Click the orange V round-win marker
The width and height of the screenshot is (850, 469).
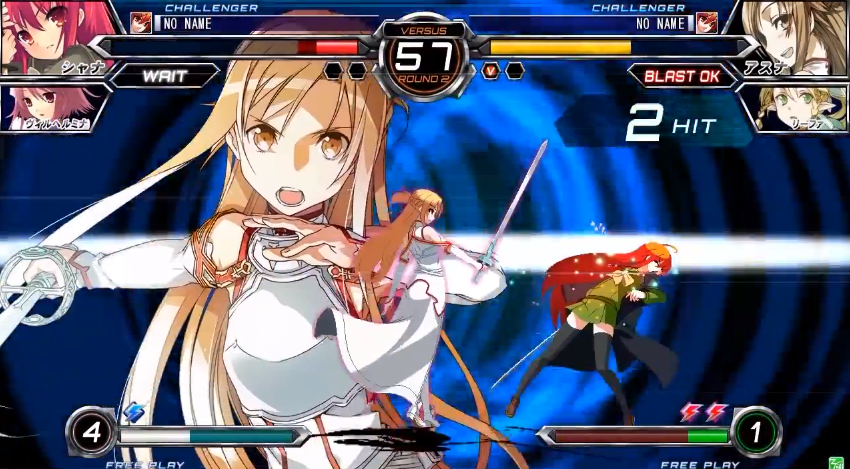click(x=491, y=70)
